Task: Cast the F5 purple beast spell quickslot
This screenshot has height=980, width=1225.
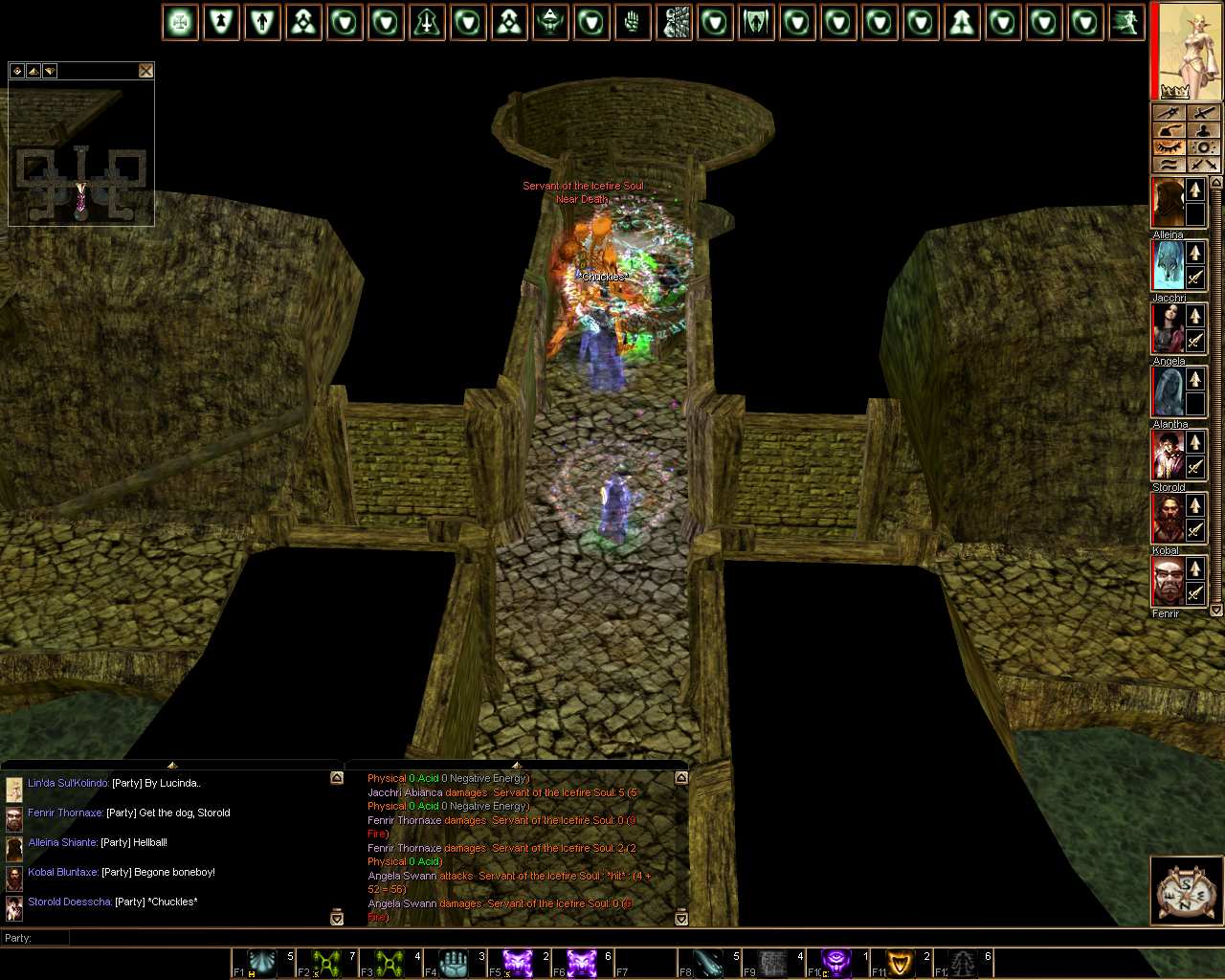Action: coord(521,962)
